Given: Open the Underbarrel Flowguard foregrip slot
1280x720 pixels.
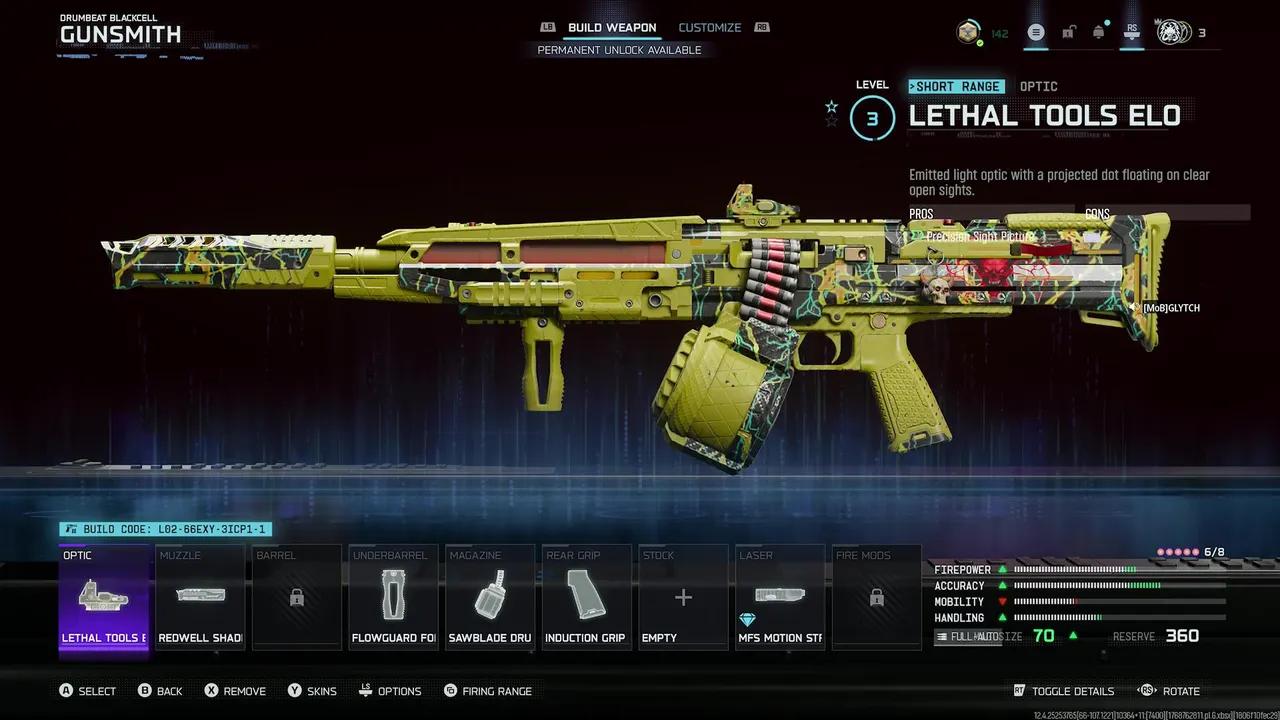Looking at the screenshot, I should 393,598.
